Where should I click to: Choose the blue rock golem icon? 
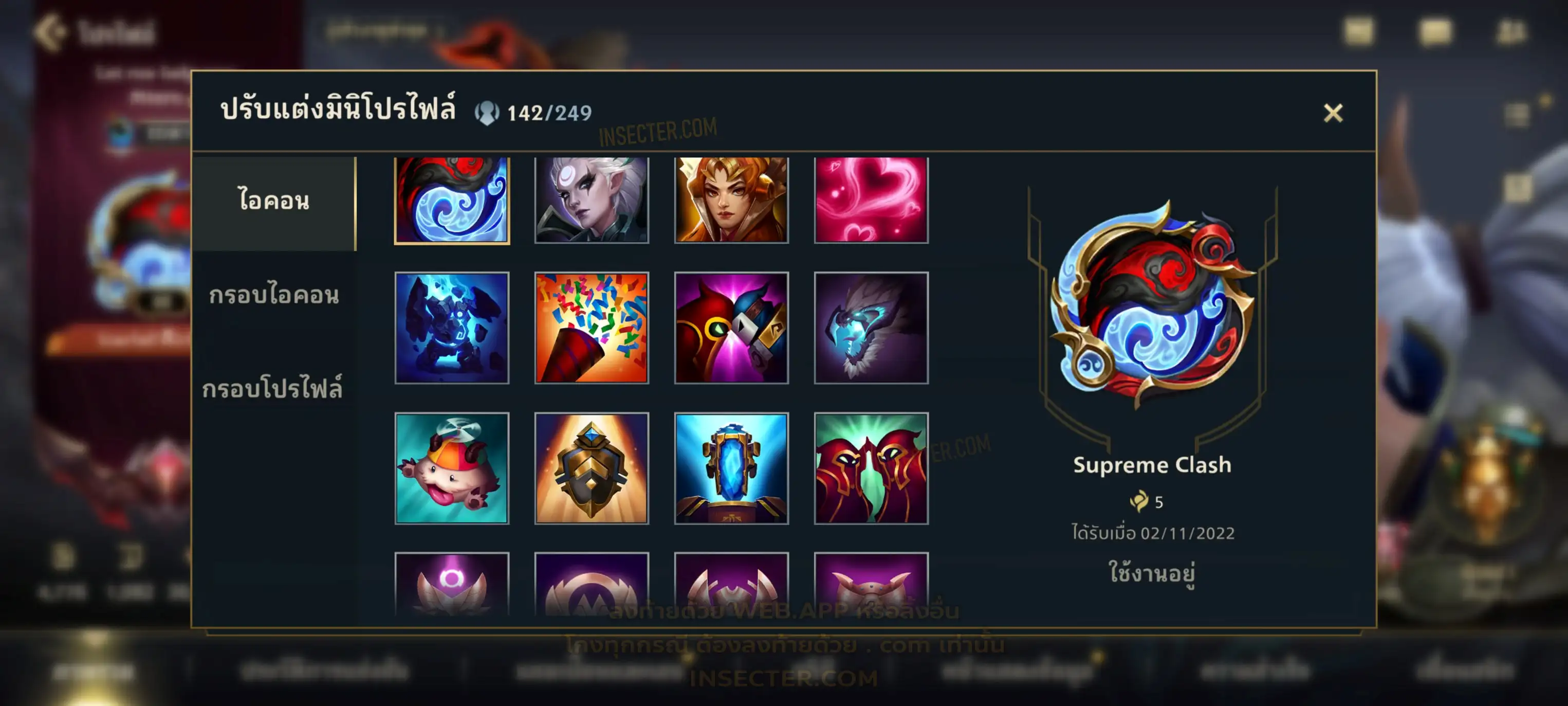[452, 328]
